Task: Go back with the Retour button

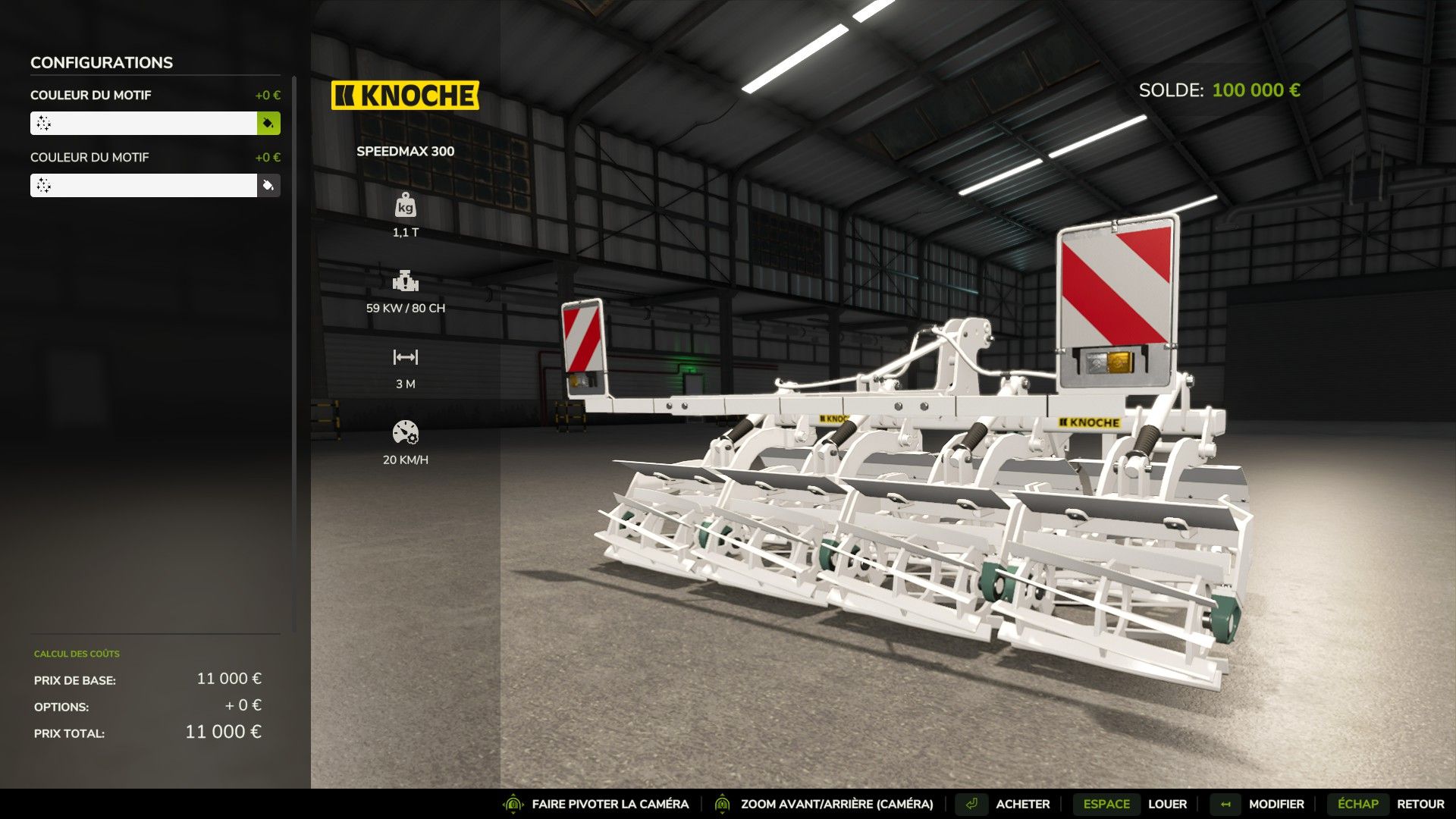Action: (1420, 804)
